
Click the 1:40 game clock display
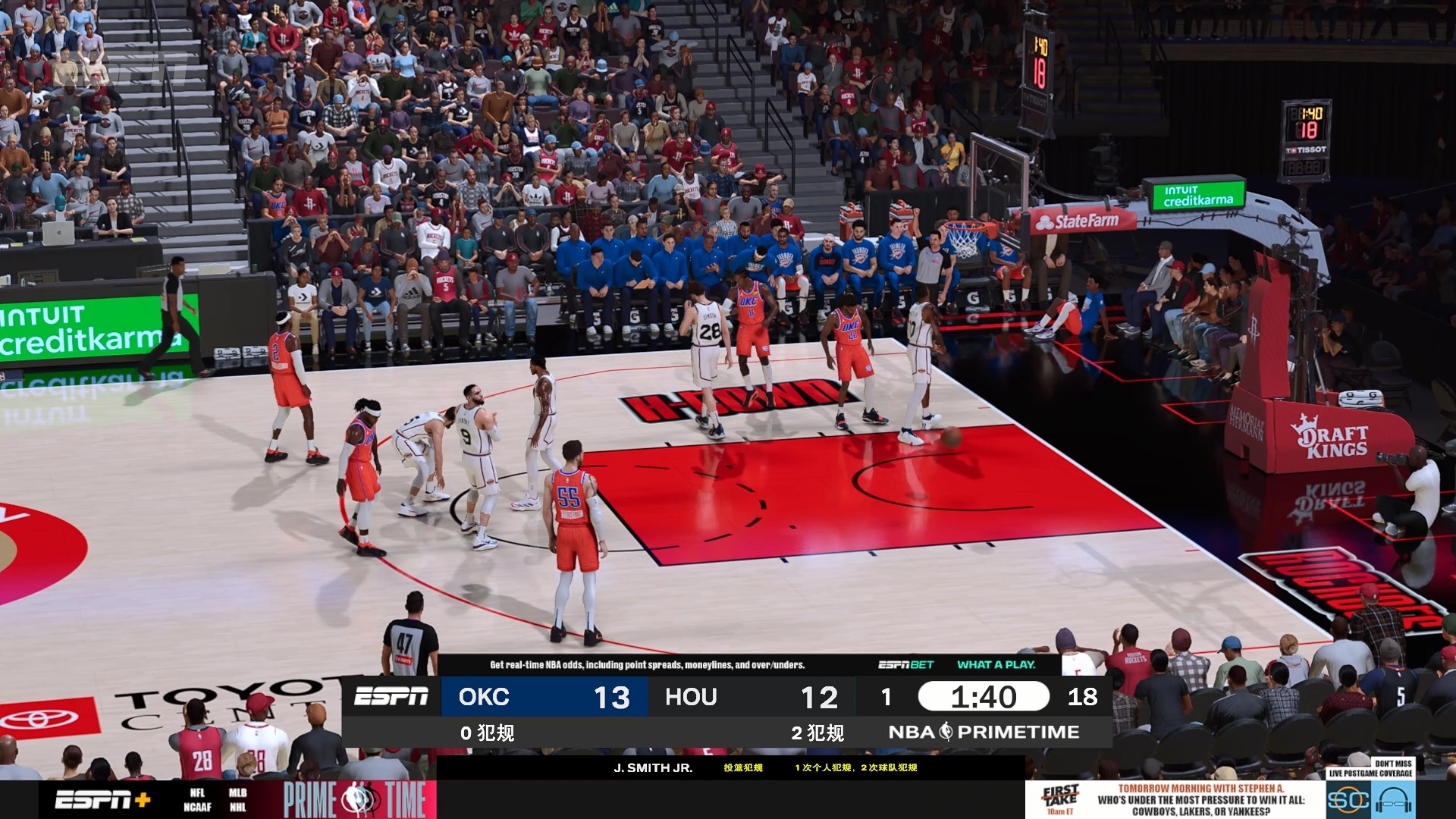pos(984,696)
